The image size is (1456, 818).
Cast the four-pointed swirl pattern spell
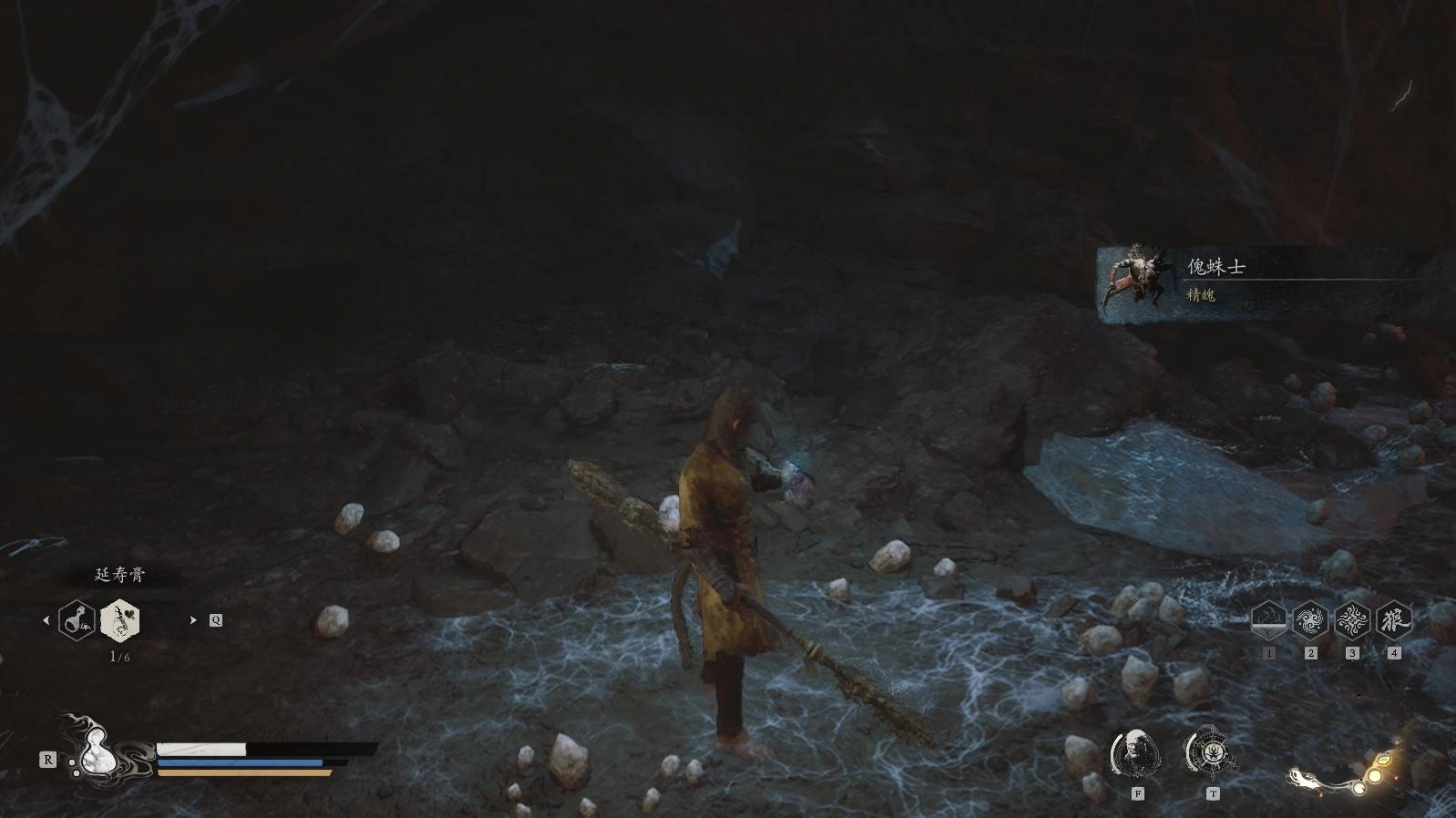coord(1352,620)
